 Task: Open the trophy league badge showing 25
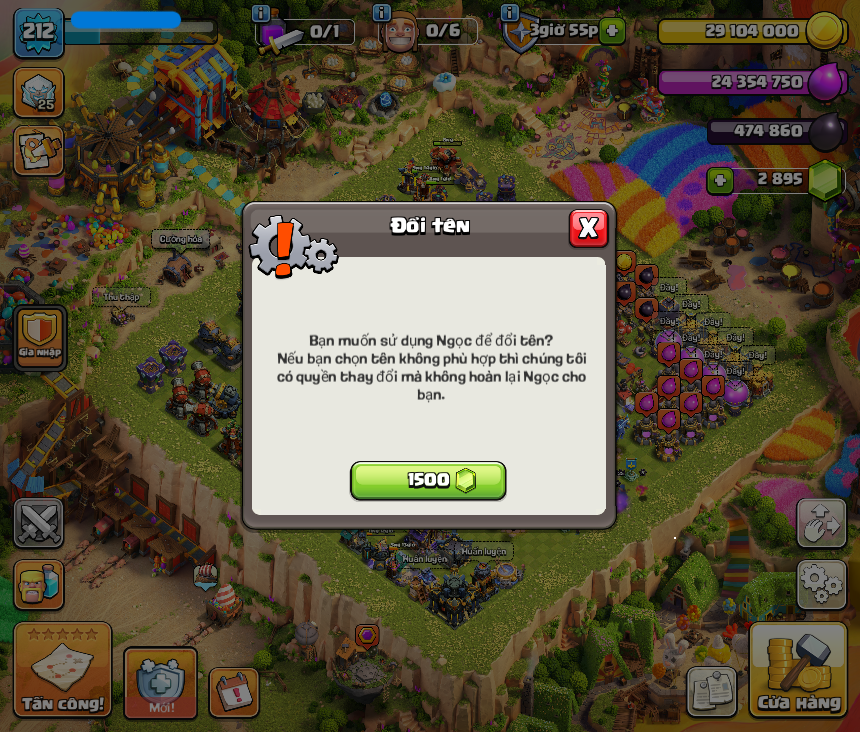(39, 92)
